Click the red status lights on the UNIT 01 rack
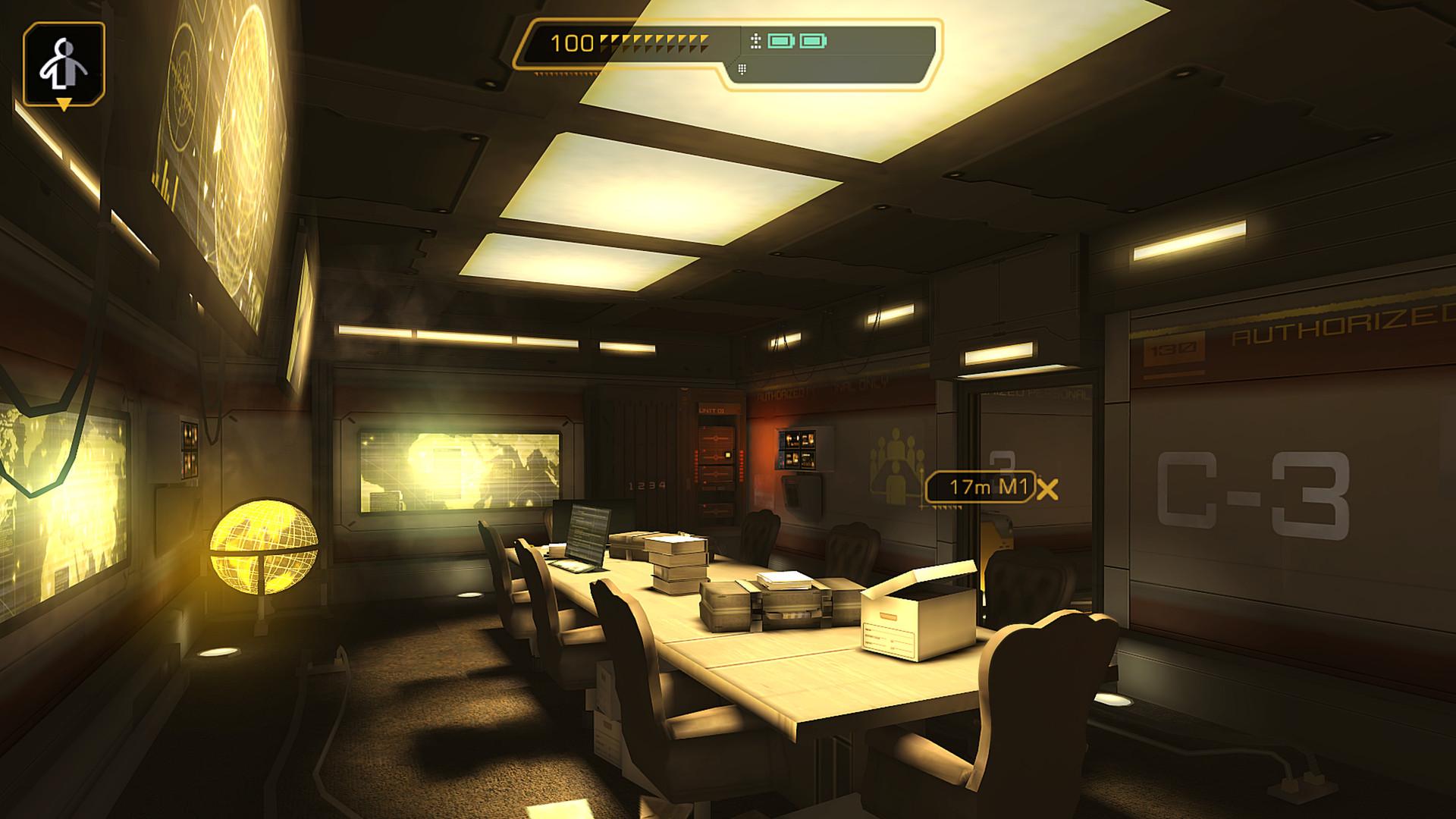 click(695, 464)
